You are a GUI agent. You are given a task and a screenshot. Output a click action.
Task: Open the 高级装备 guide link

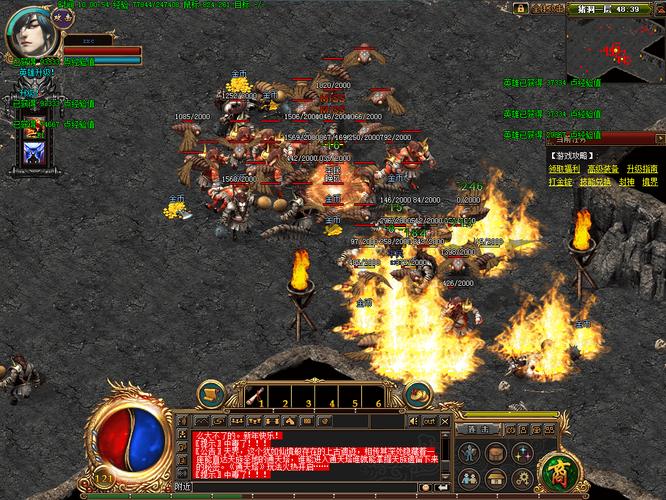603,169
